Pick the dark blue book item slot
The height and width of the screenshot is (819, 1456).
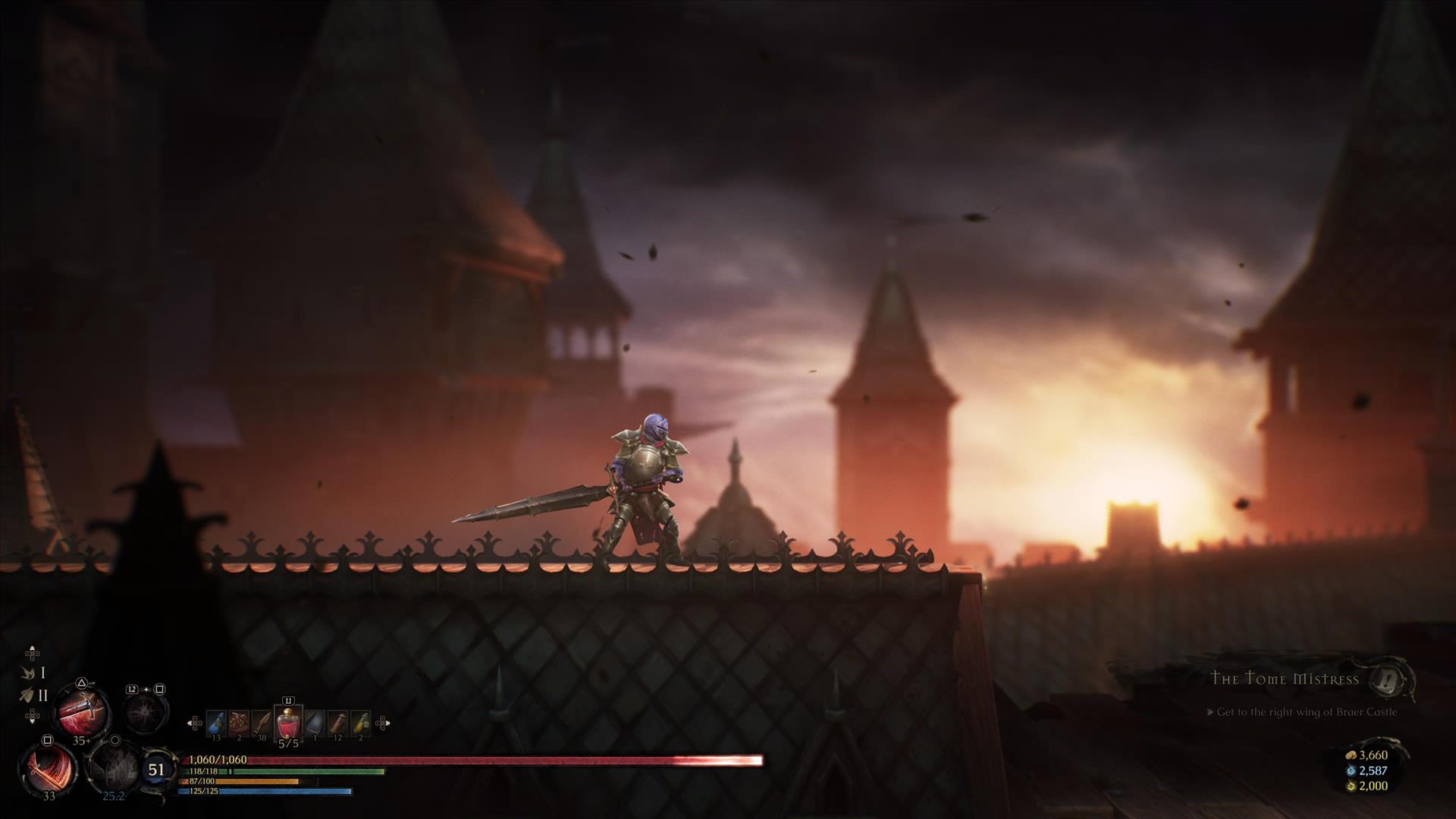(x=315, y=723)
